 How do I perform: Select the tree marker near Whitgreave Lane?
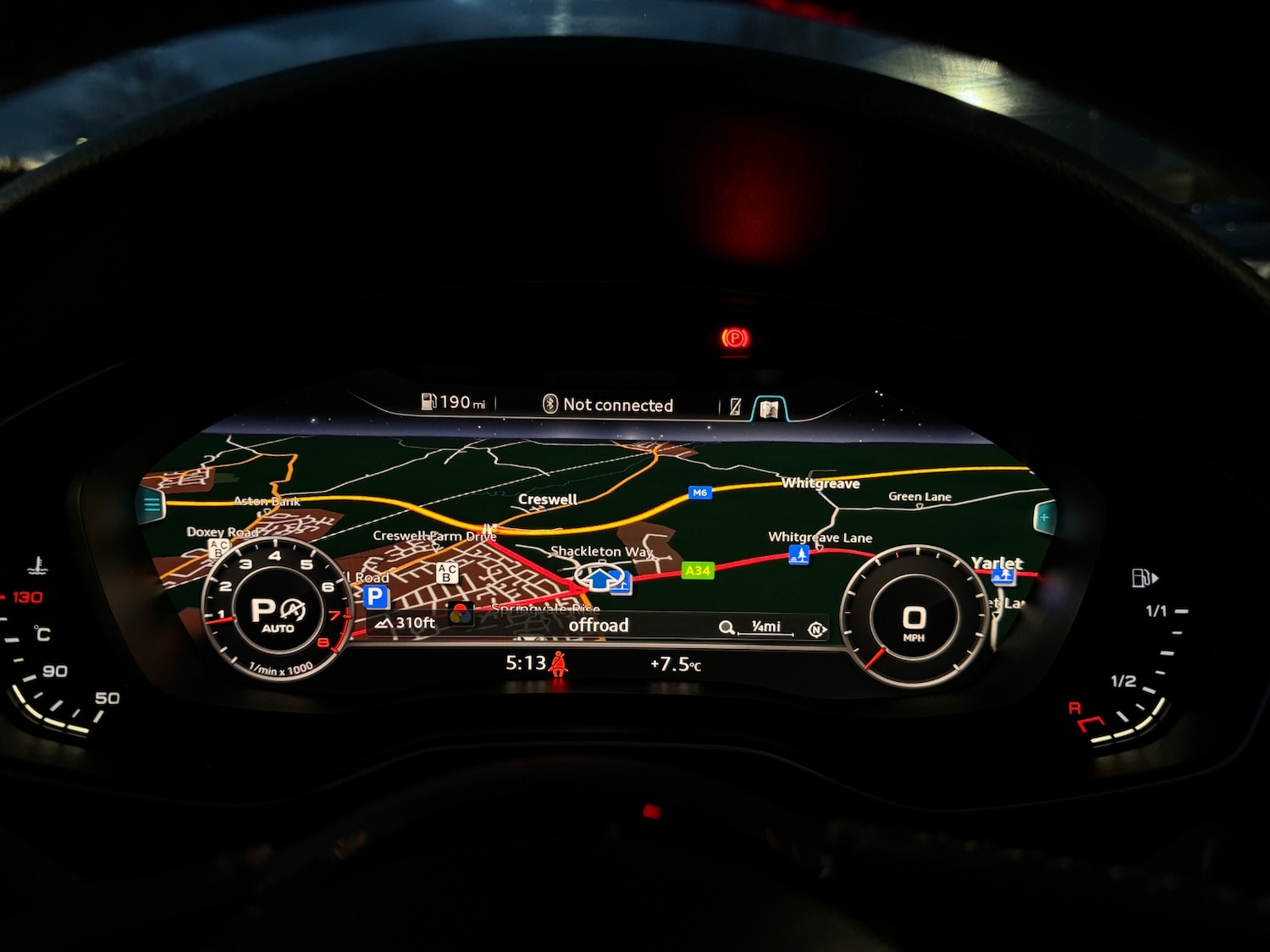coord(798,554)
